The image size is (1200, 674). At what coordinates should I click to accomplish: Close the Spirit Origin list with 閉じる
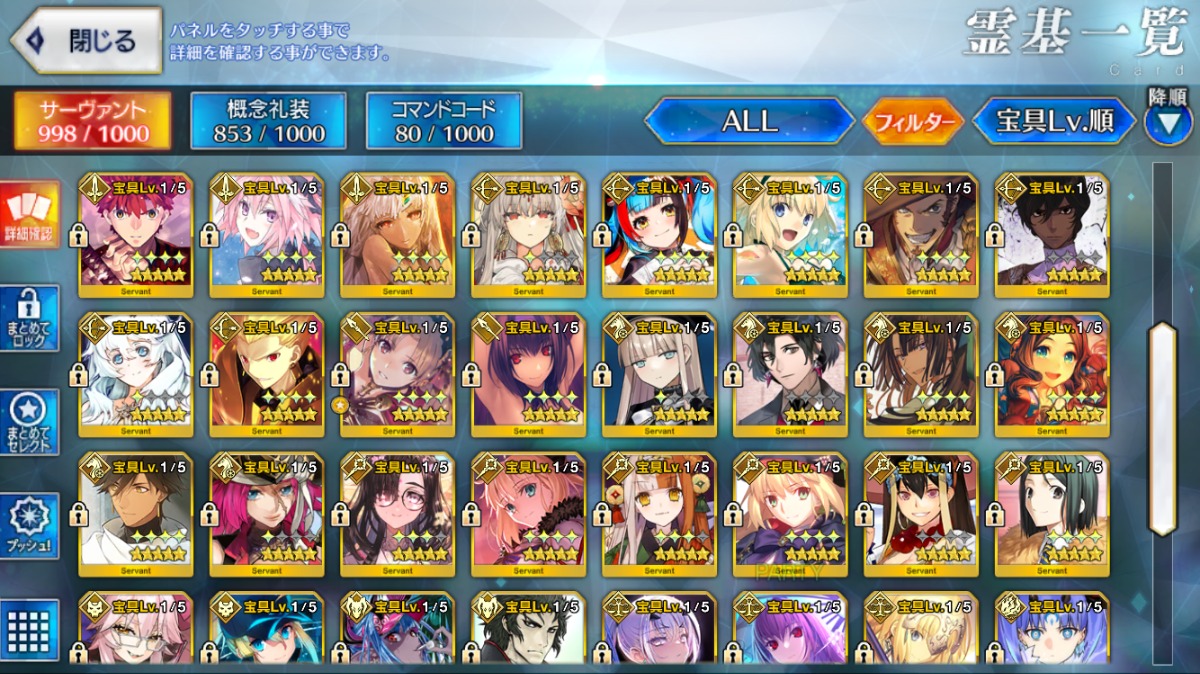(86, 41)
